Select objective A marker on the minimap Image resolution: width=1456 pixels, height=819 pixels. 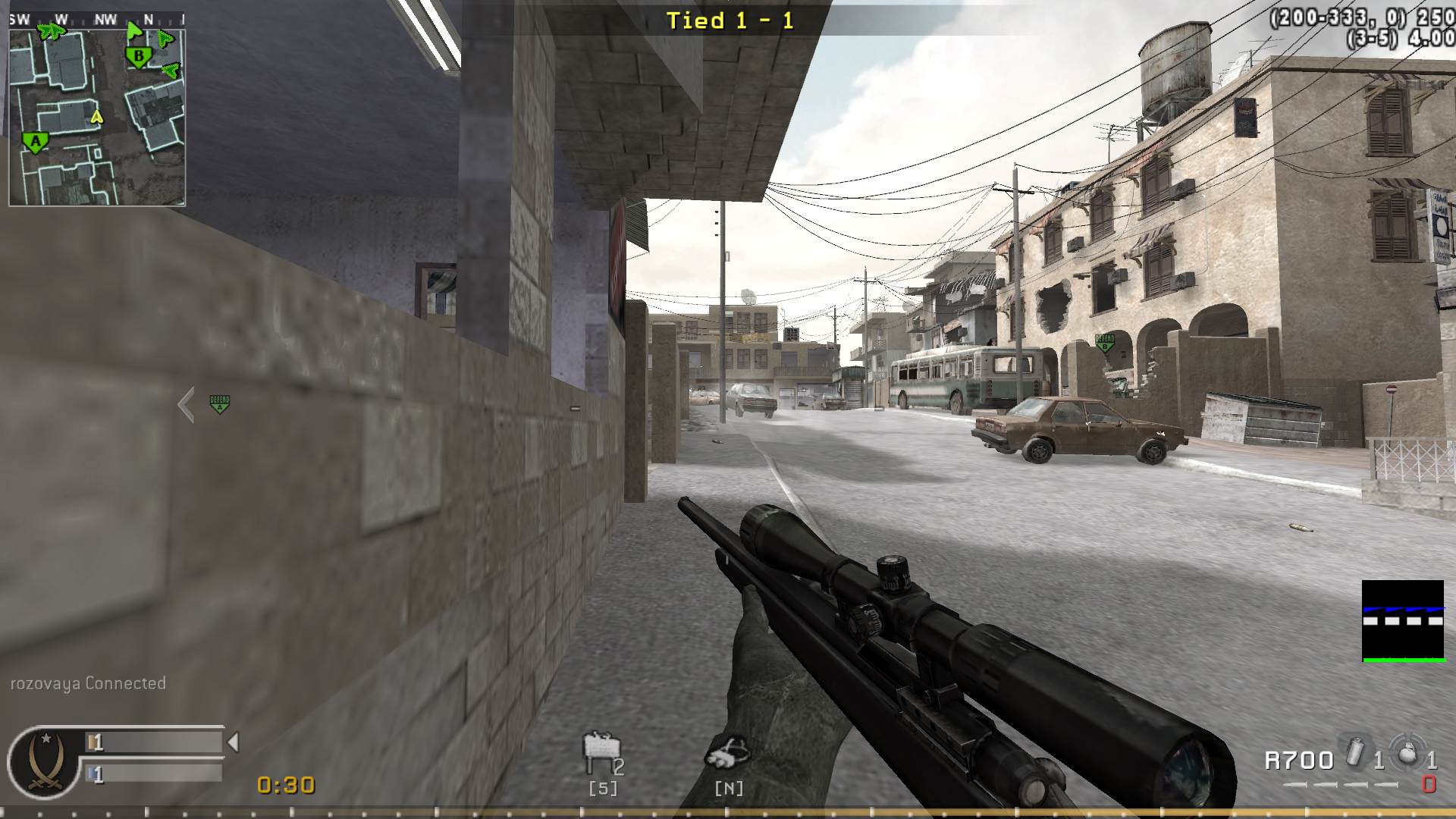point(35,141)
